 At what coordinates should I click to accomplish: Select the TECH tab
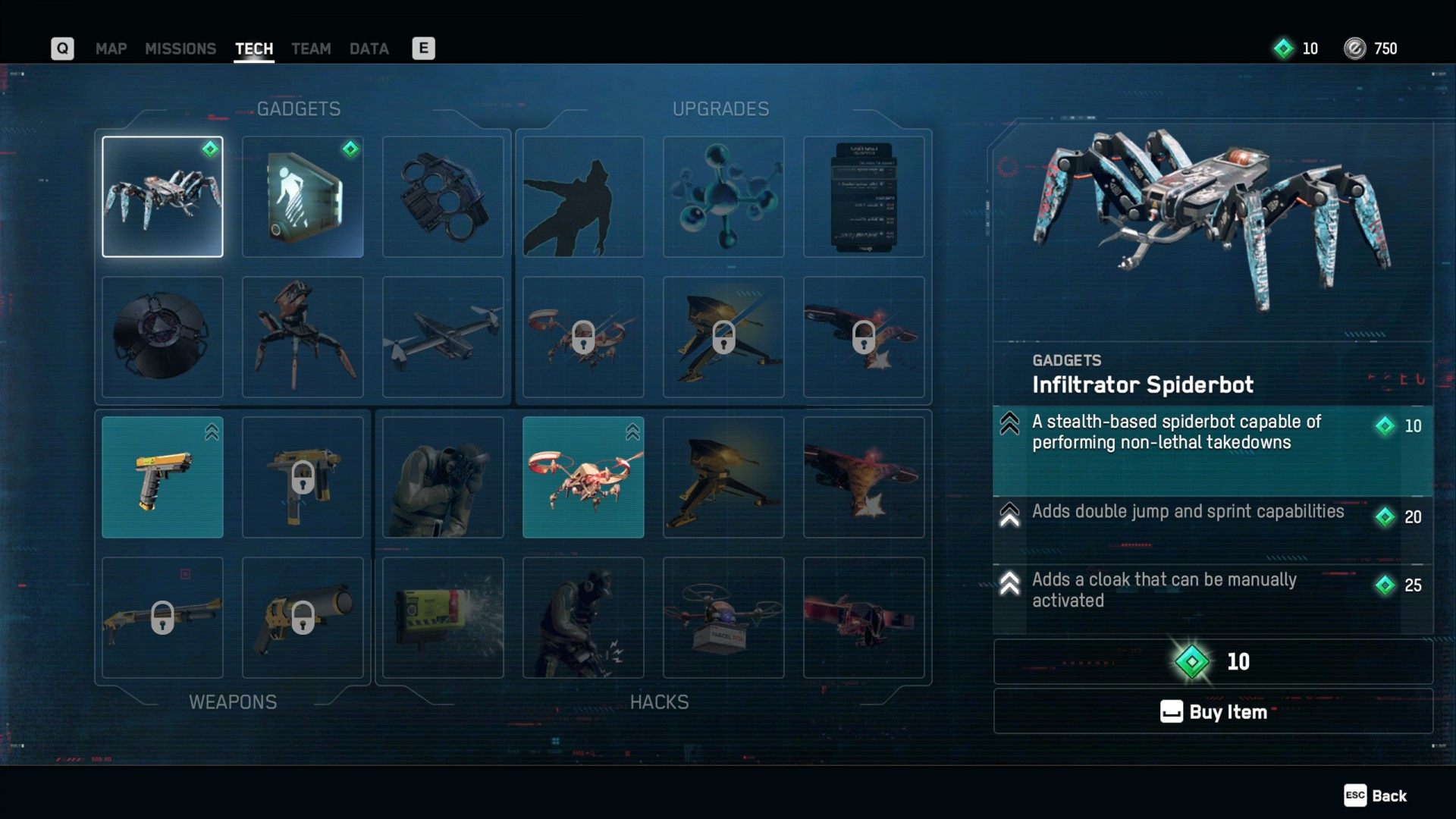tap(253, 49)
